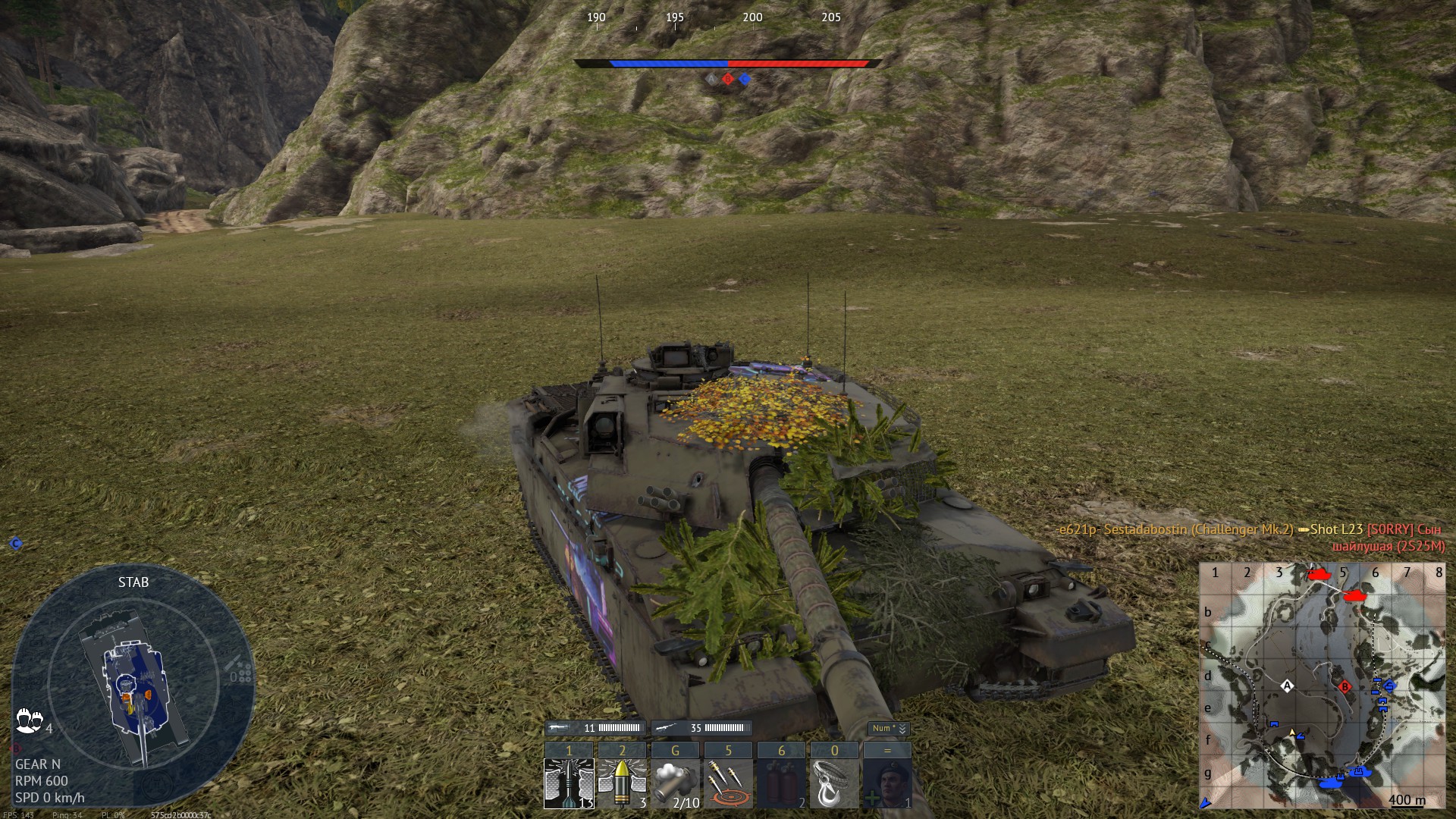Expand the Num * action bar toggle
This screenshot has width=1456, height=819.
tap(888, 729)
